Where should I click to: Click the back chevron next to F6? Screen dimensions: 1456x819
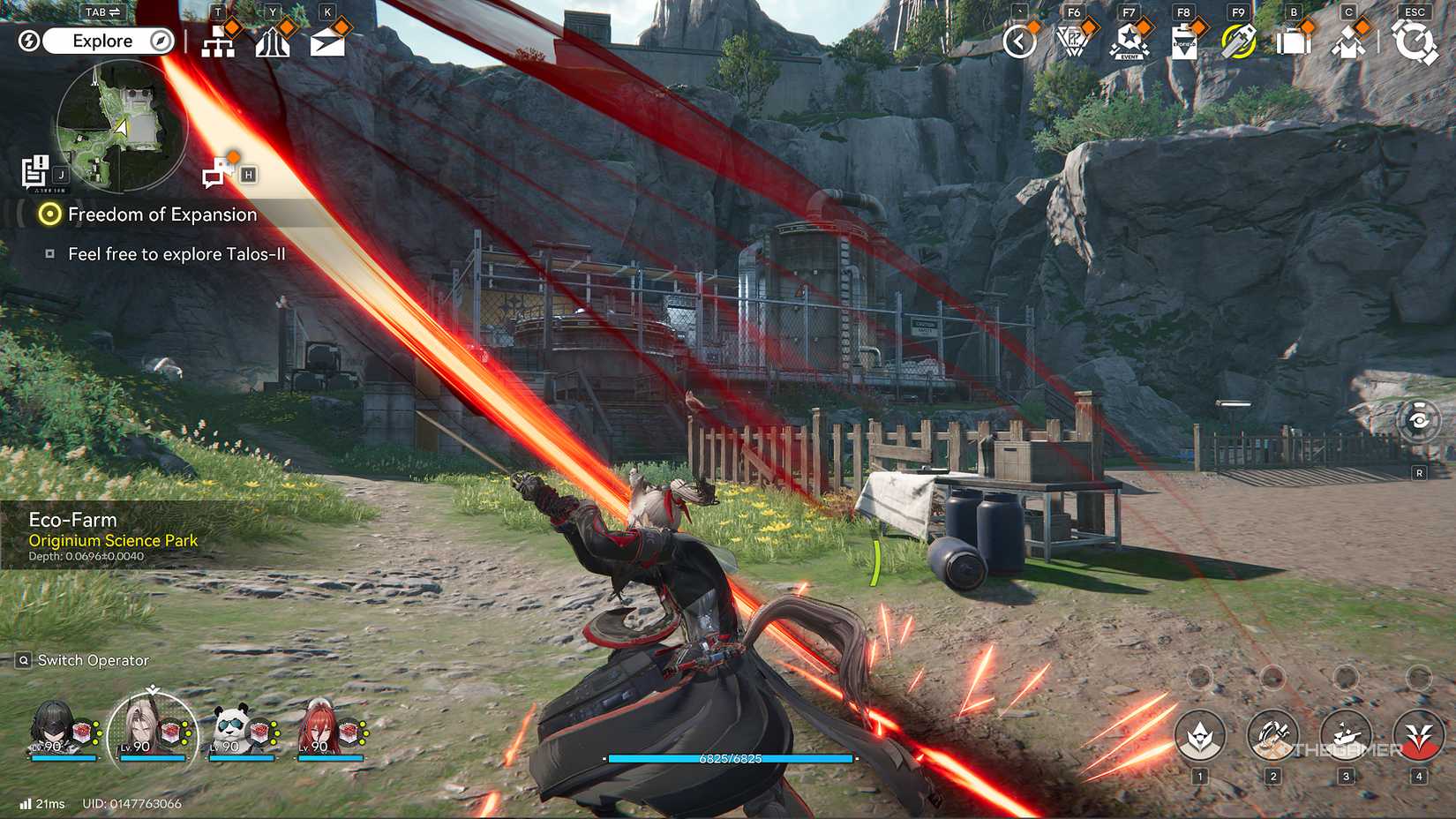point(1020,40)
